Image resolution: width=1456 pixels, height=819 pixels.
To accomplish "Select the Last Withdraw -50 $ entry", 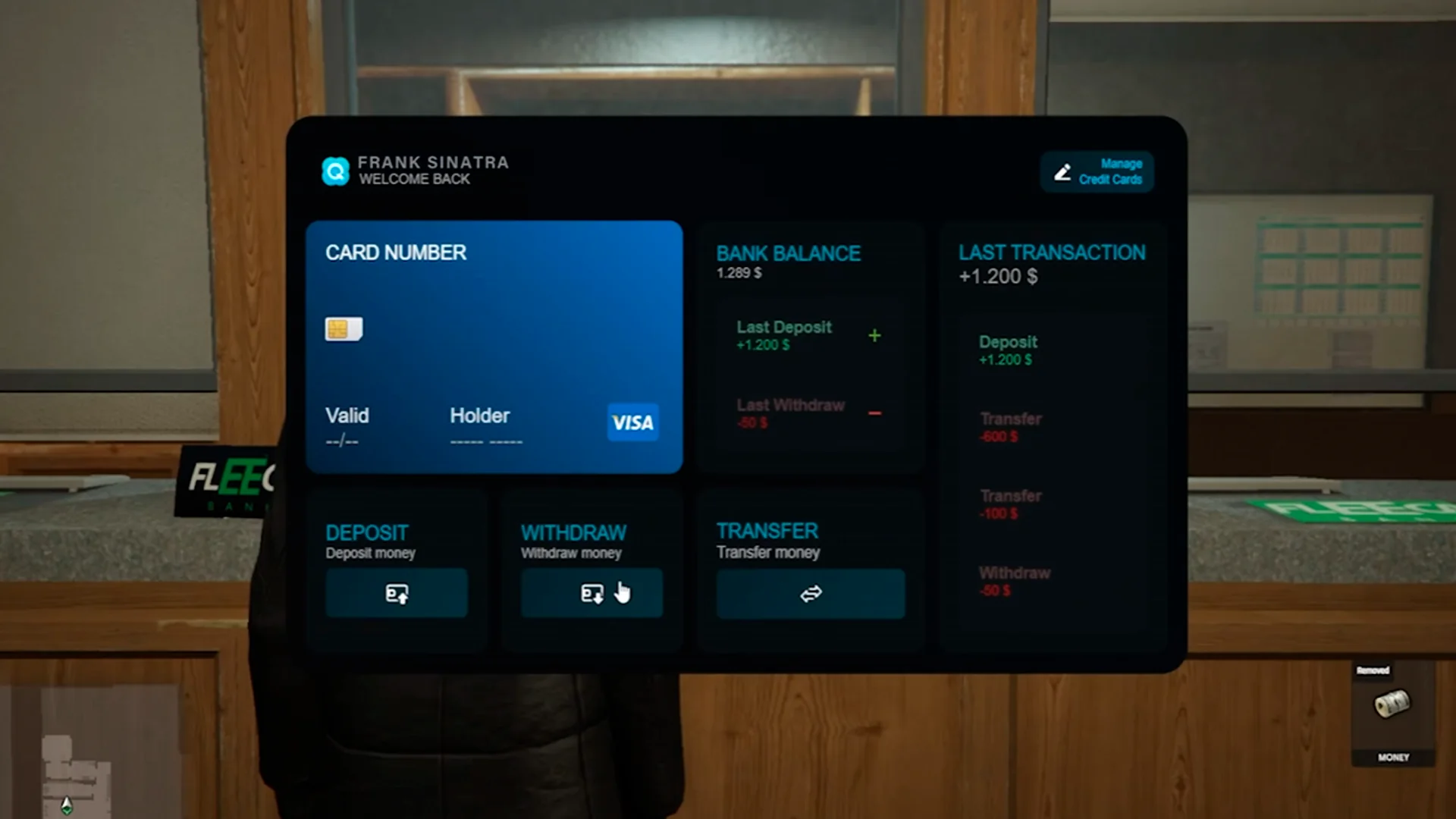I will (809, 413).
